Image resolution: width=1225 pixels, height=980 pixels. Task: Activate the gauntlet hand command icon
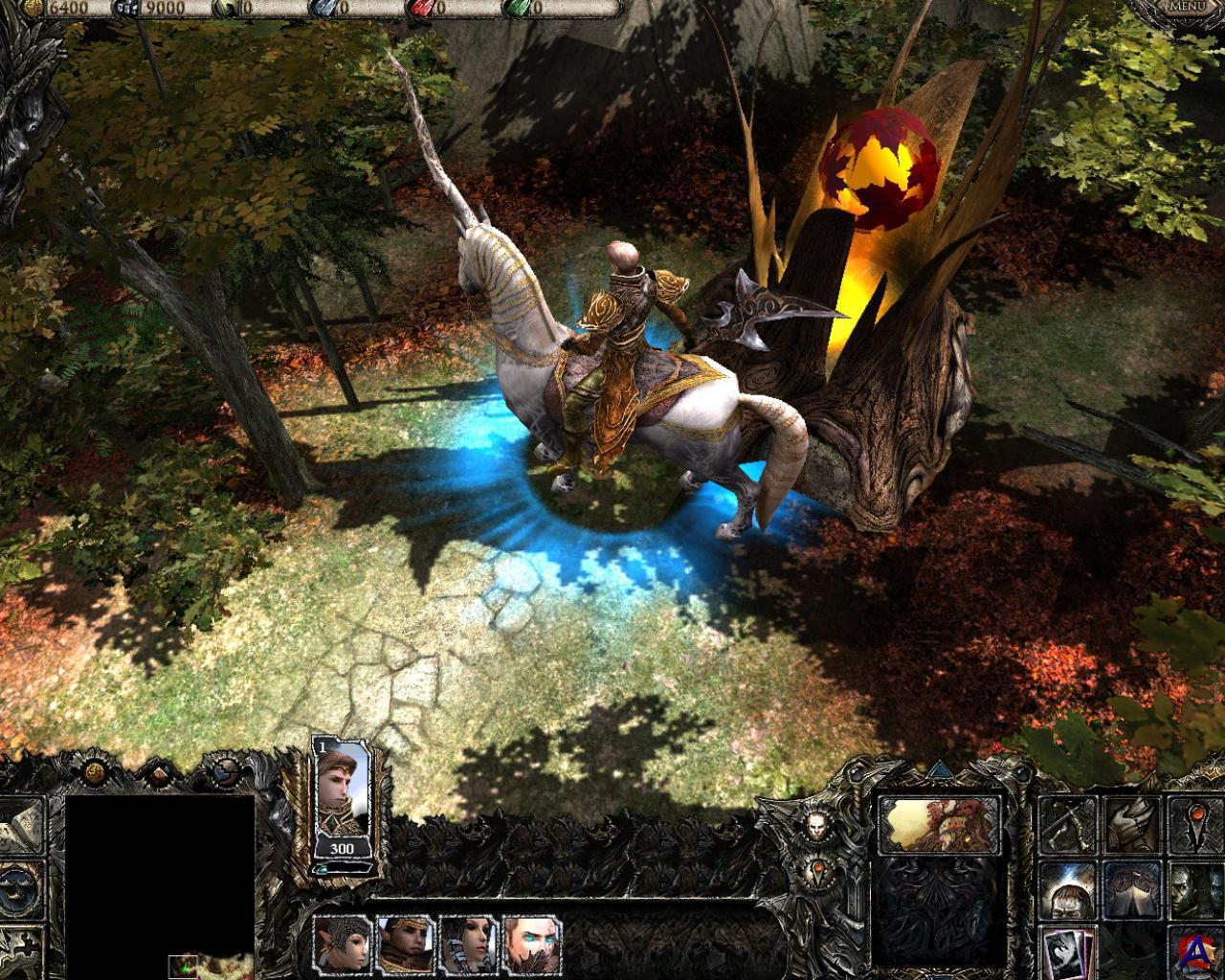tap(1130, 825)
